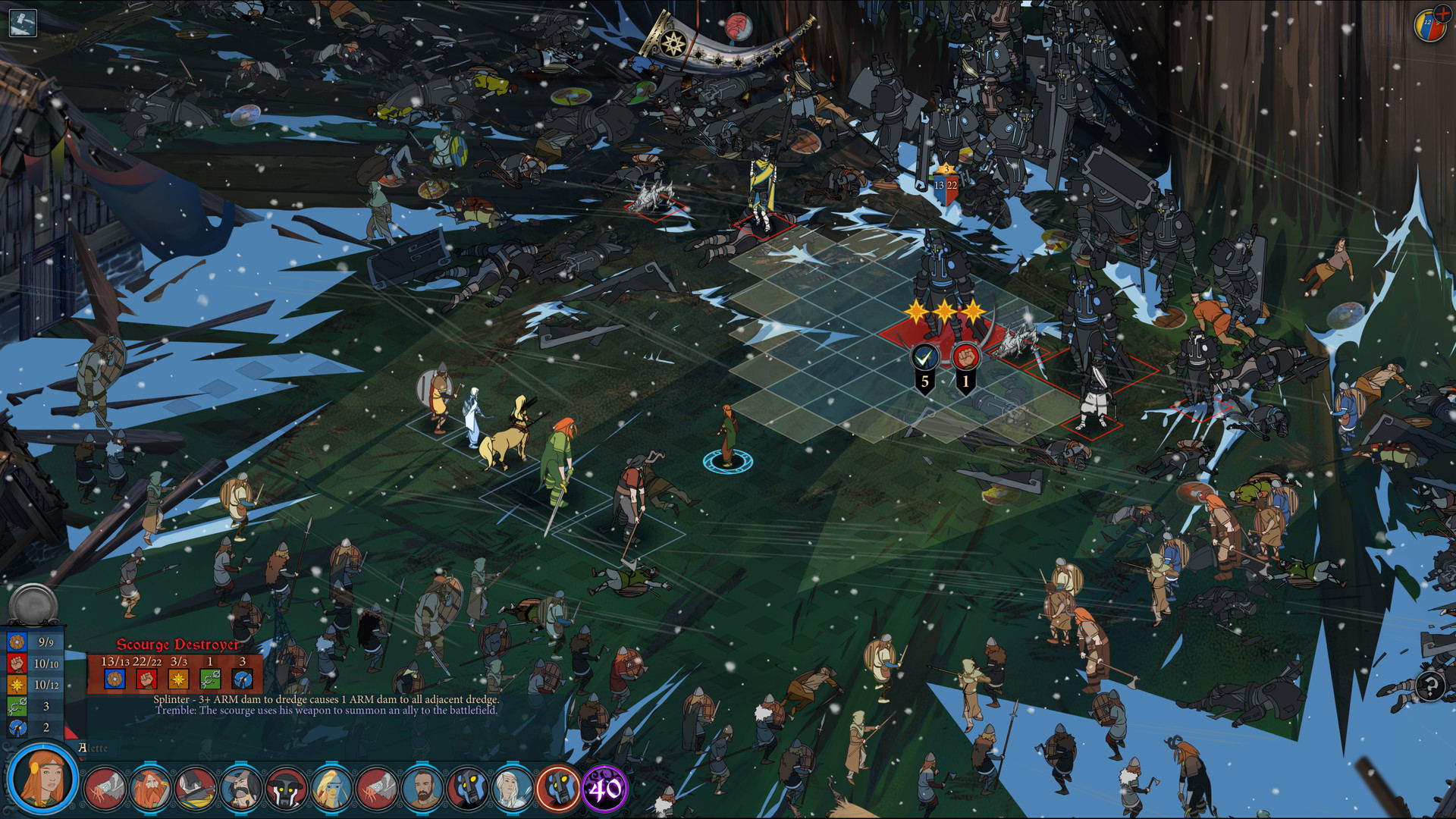Pick the brown-bearded bald man portrait
Image resolution: width=1456 pixels, height=819 pixels.
pos(422,789)
